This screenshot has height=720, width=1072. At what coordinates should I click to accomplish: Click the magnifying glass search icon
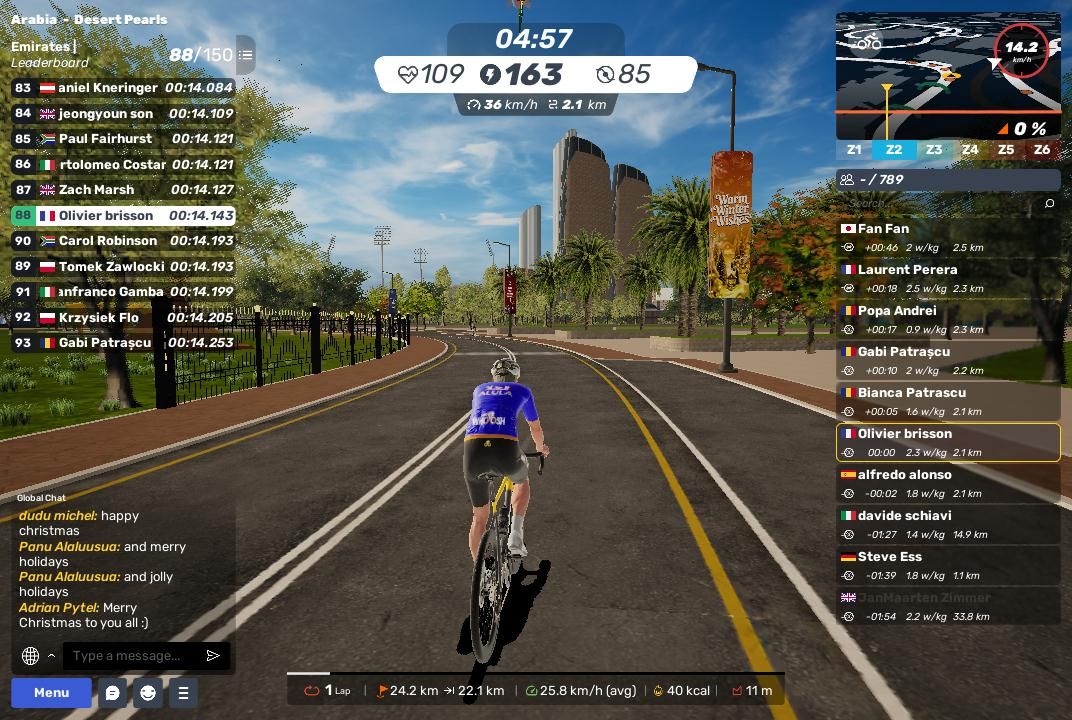(x=1049, y=203)
